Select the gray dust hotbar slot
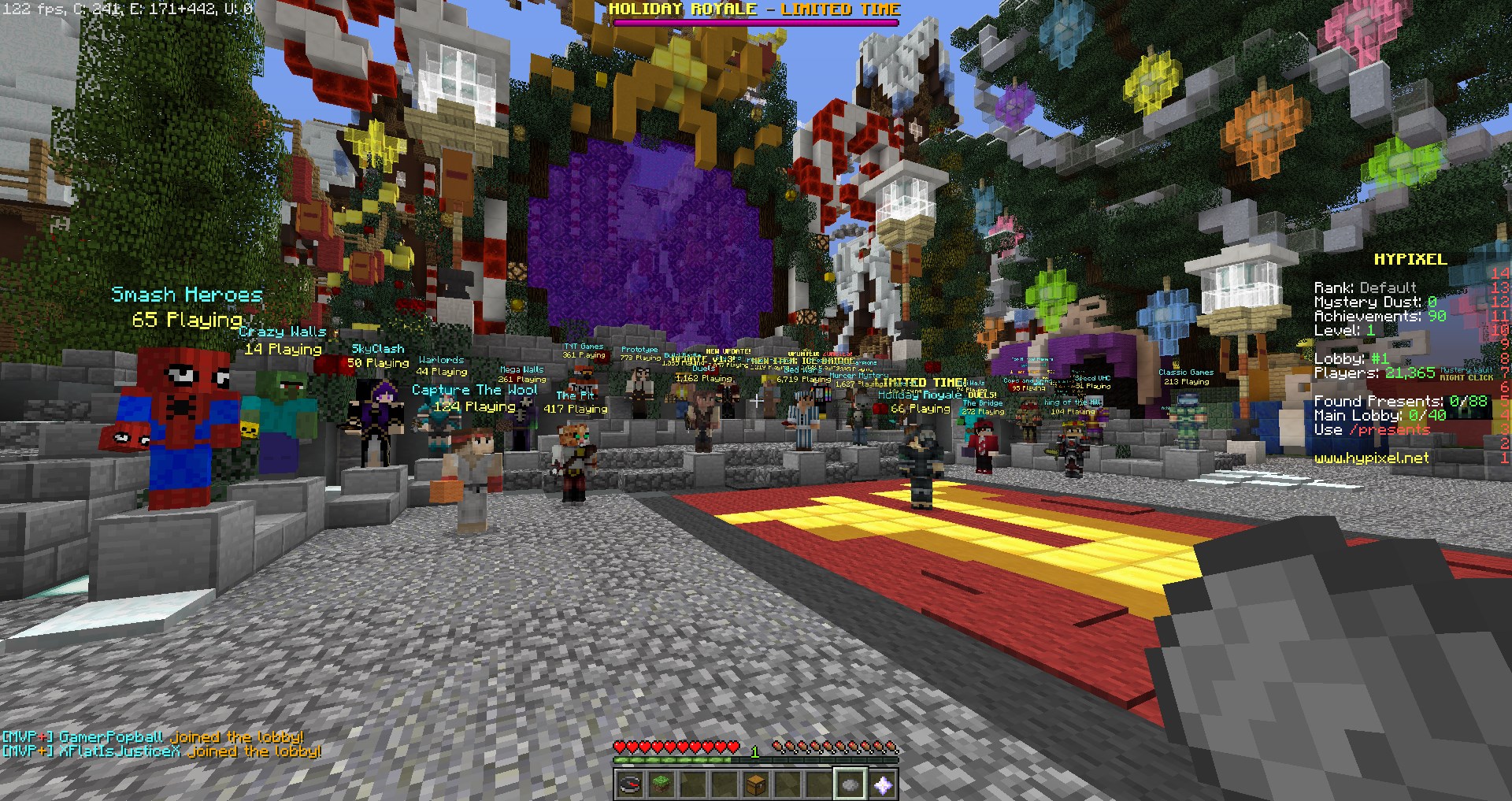The width and height of the screenshot is (1512, 801). click(x=850, y=784)
